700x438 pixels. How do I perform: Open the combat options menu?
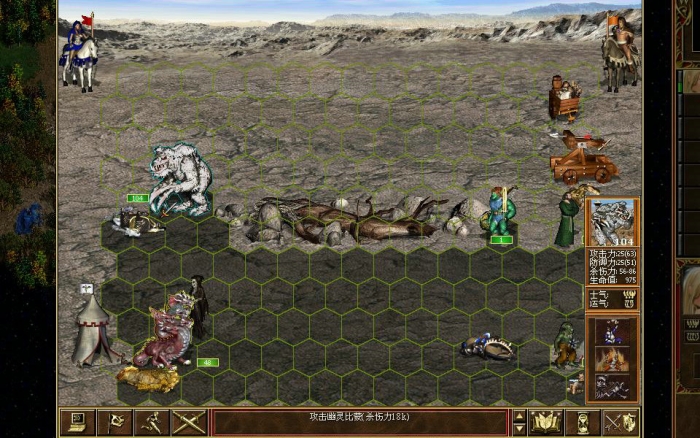pos(76,422)
